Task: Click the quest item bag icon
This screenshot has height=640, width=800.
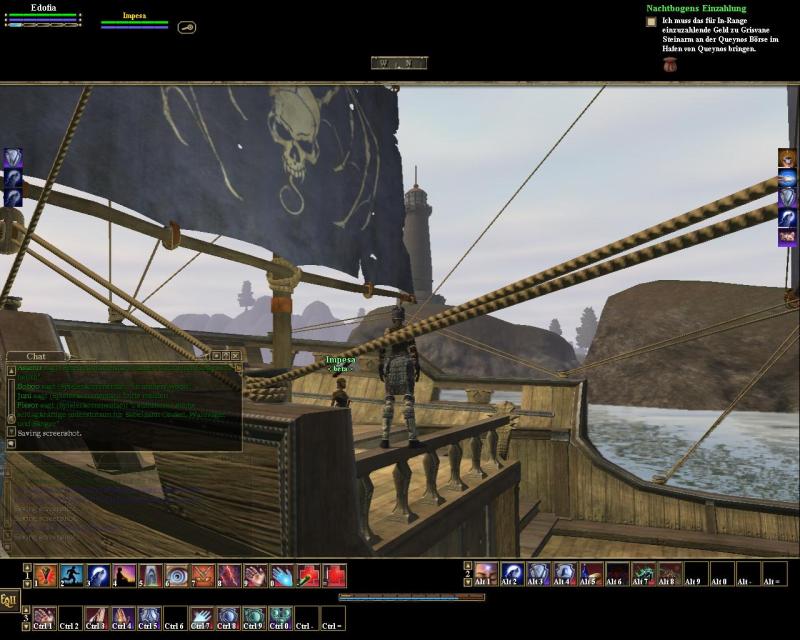Action: coord(670,65)
